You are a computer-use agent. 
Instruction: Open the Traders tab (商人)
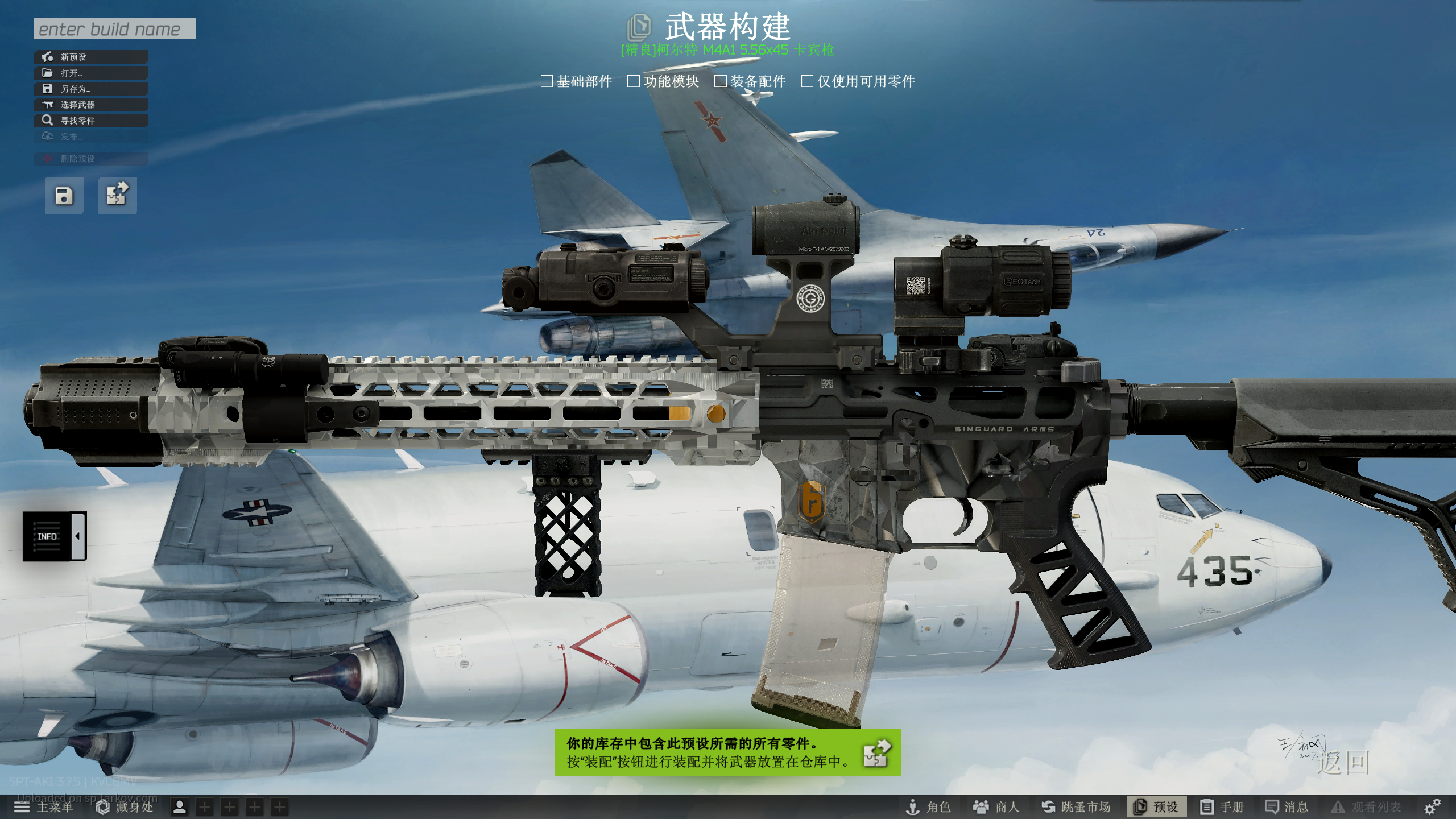click(996, 807)
